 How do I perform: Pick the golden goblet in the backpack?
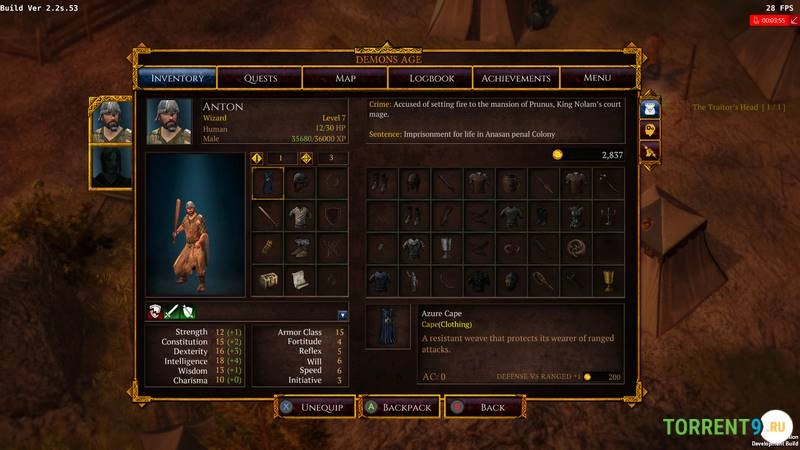point(606,281)
